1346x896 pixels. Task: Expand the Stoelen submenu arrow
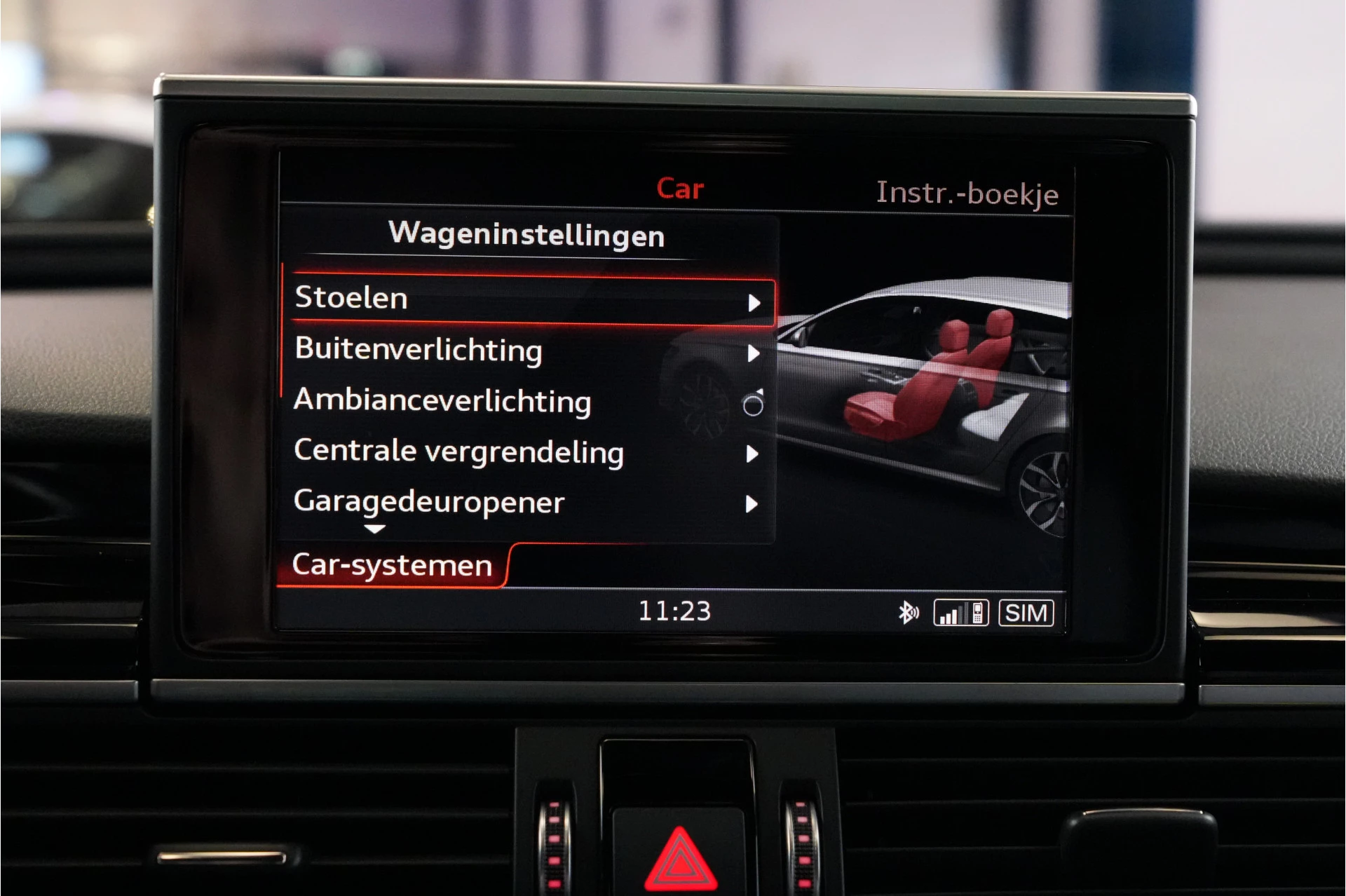point(755,301)
